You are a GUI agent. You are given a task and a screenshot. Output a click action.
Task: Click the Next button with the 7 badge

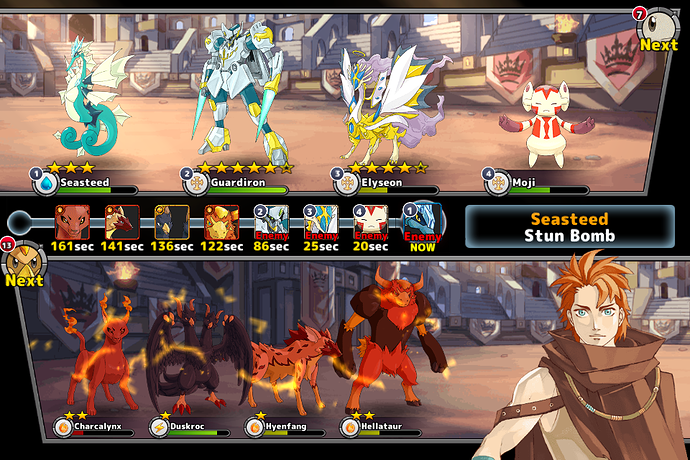point(659,30)
